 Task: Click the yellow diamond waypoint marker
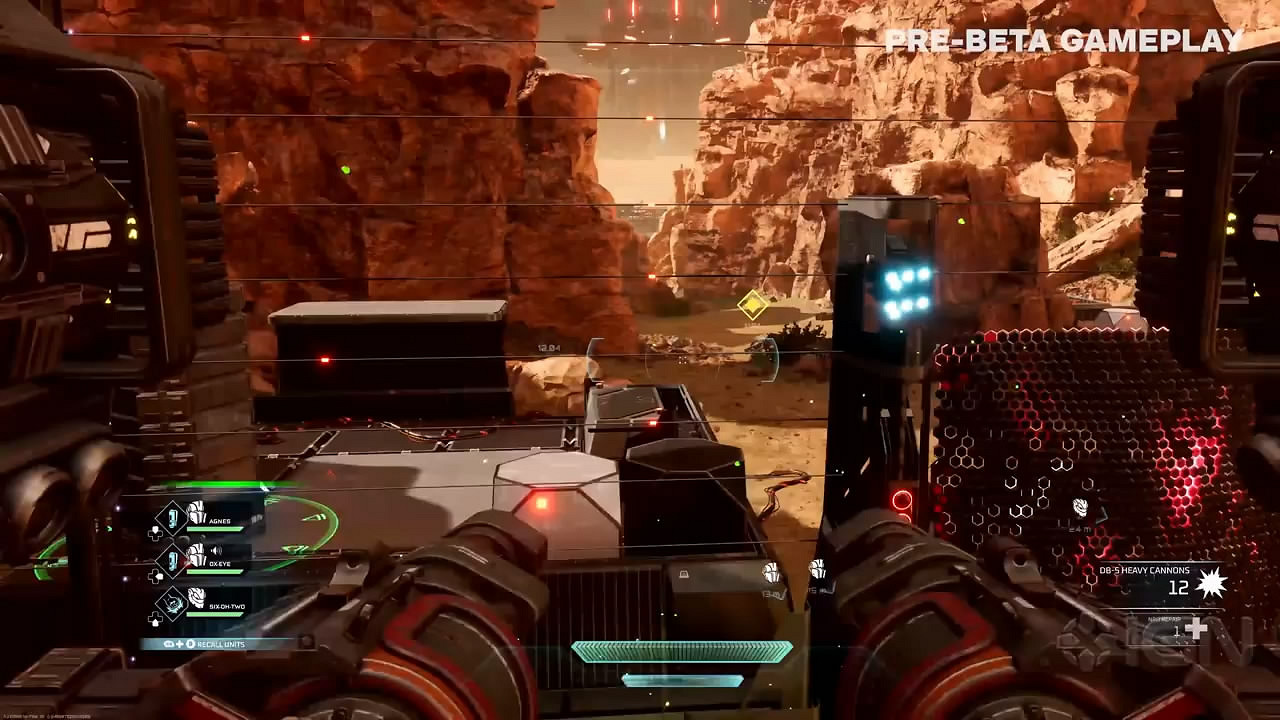tap(752, 307)
